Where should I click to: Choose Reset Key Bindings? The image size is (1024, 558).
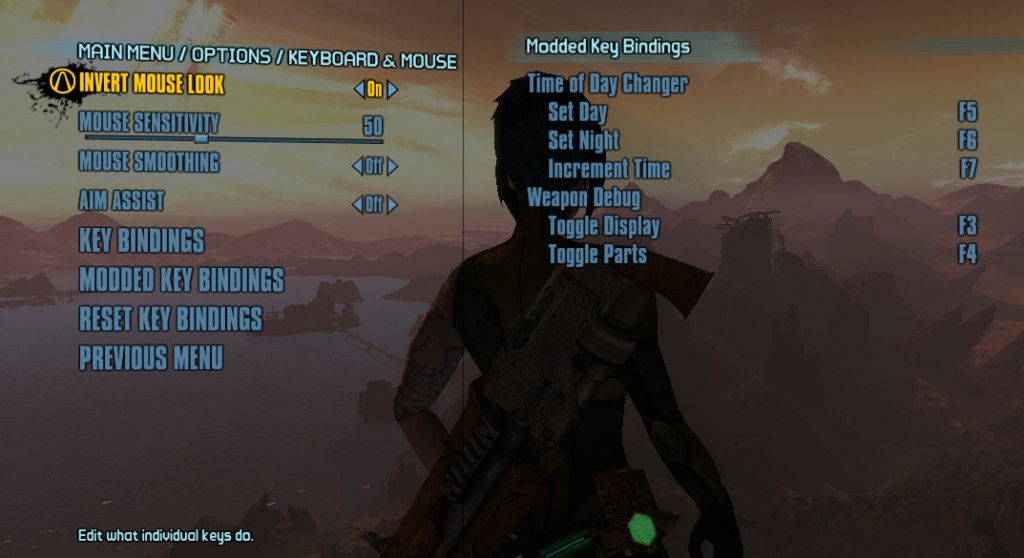(x=170, y=319)
